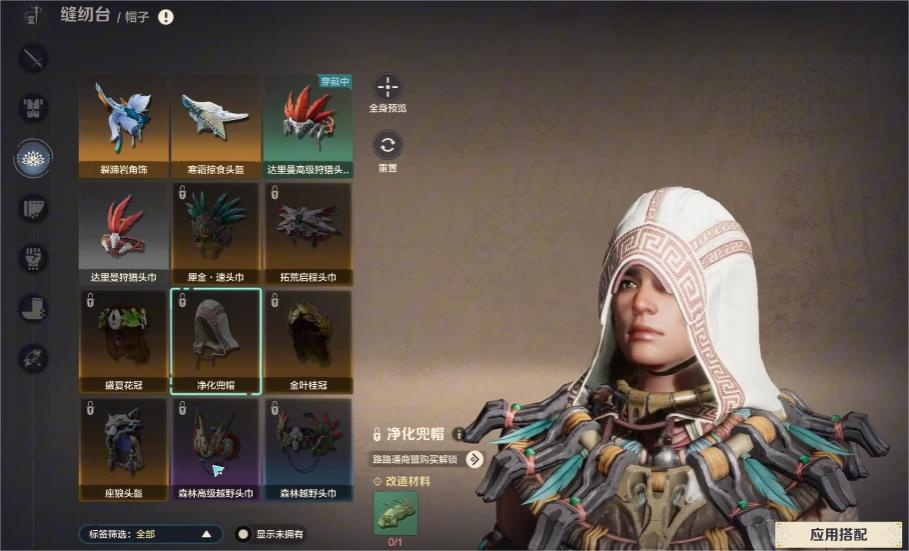This screenshot has width=909, height=551.
Task: Pick the 森林高级越野头巾 tile
Action: 216,448
